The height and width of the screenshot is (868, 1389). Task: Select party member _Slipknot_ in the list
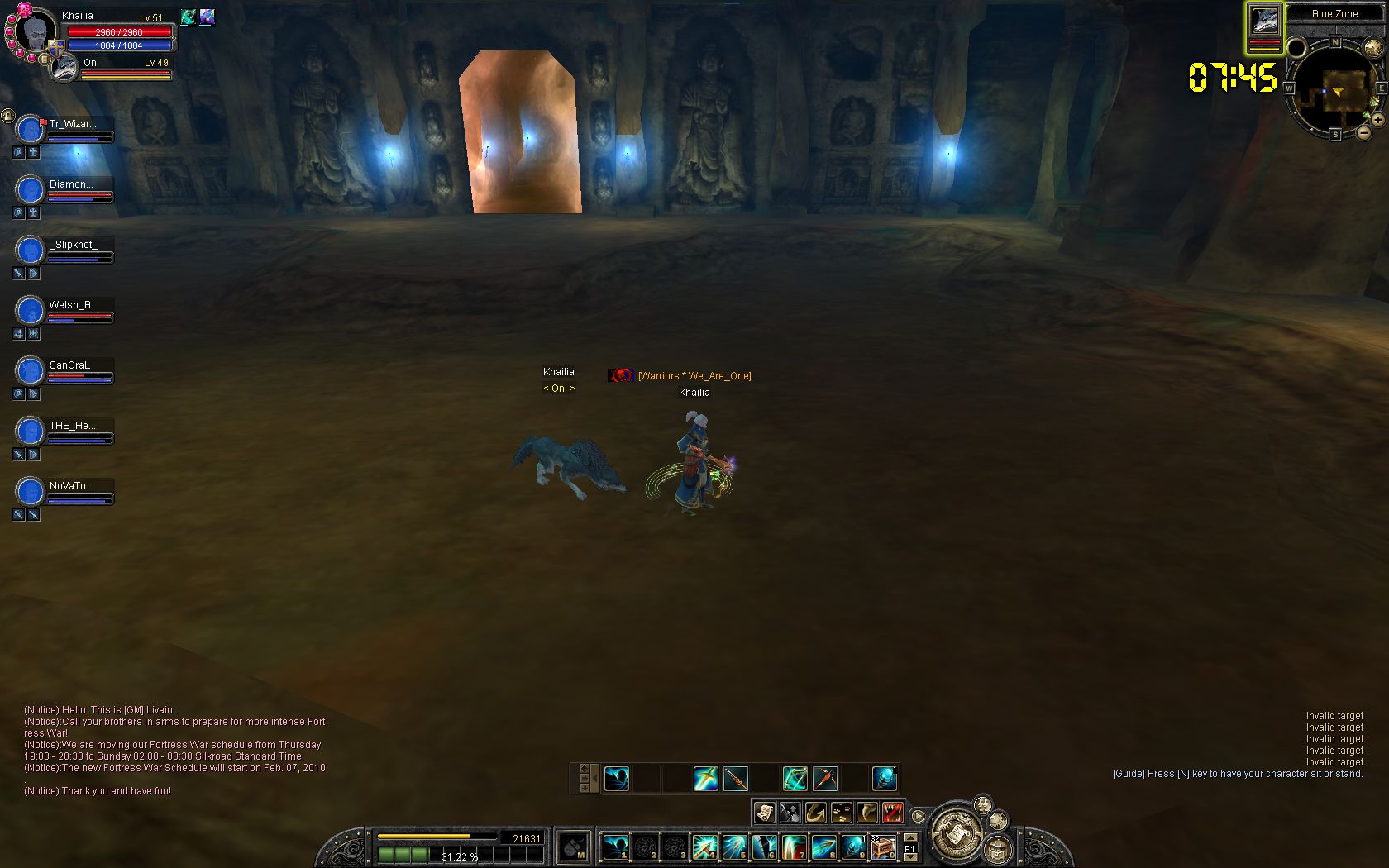(73, 245)
